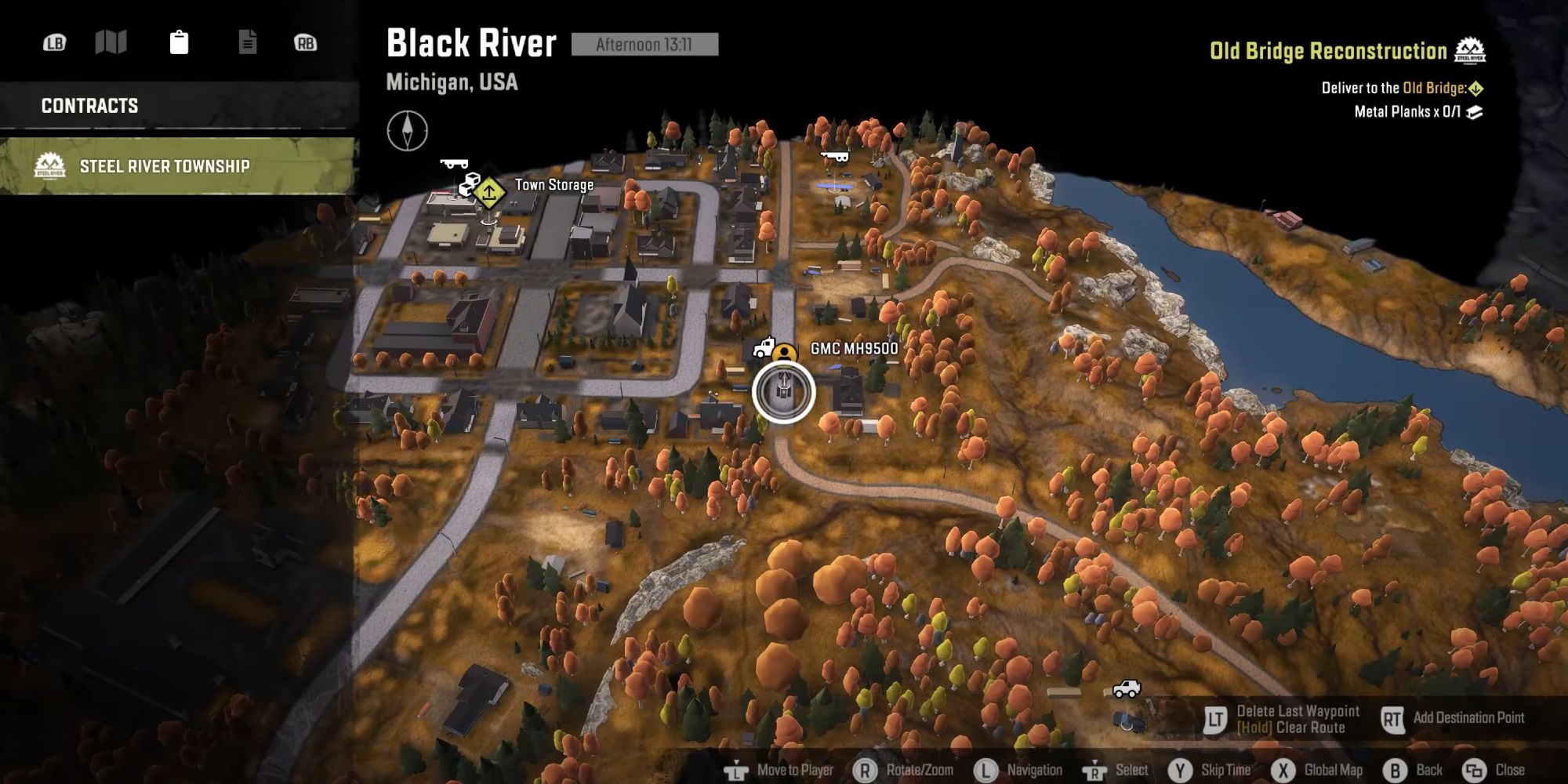The image size is (1568, 784).
Task: Pick the scout vehicle marker on map
Action: [x=1127, y=688]
